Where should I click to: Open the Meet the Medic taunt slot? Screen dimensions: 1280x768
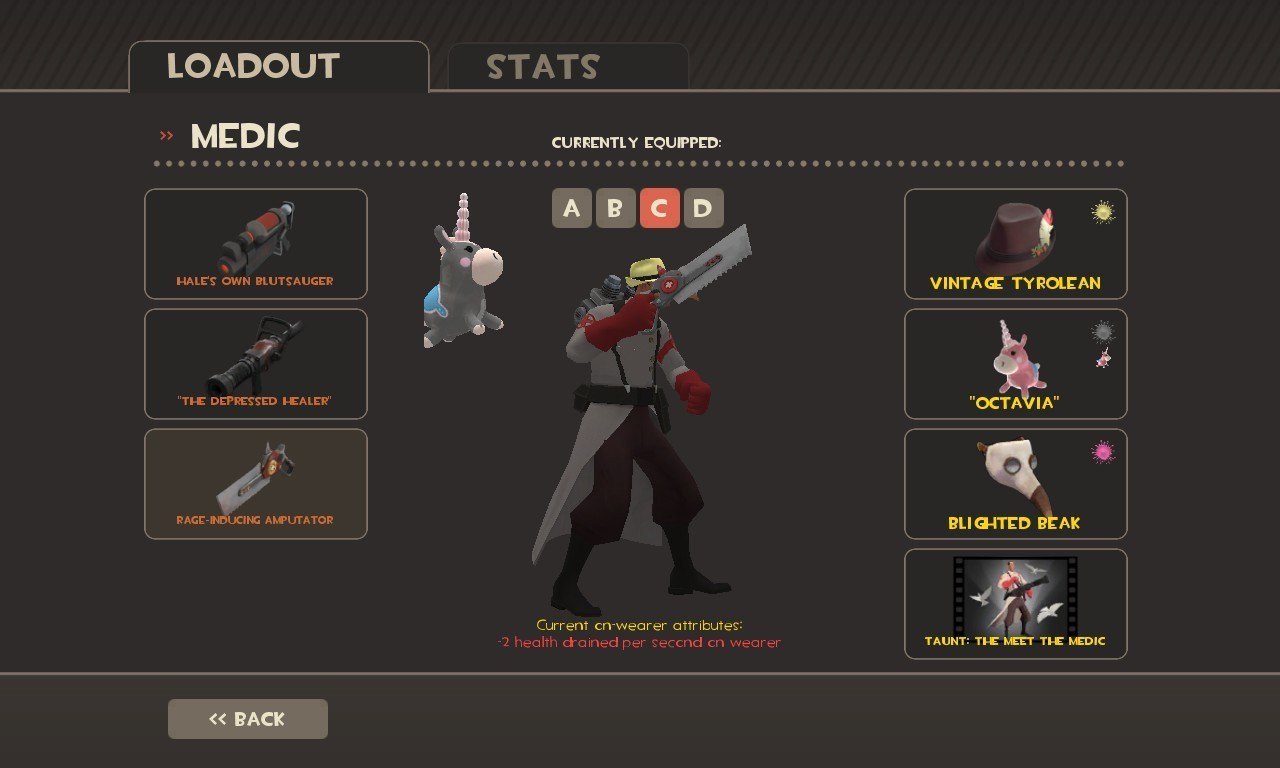coord(1015,604)
